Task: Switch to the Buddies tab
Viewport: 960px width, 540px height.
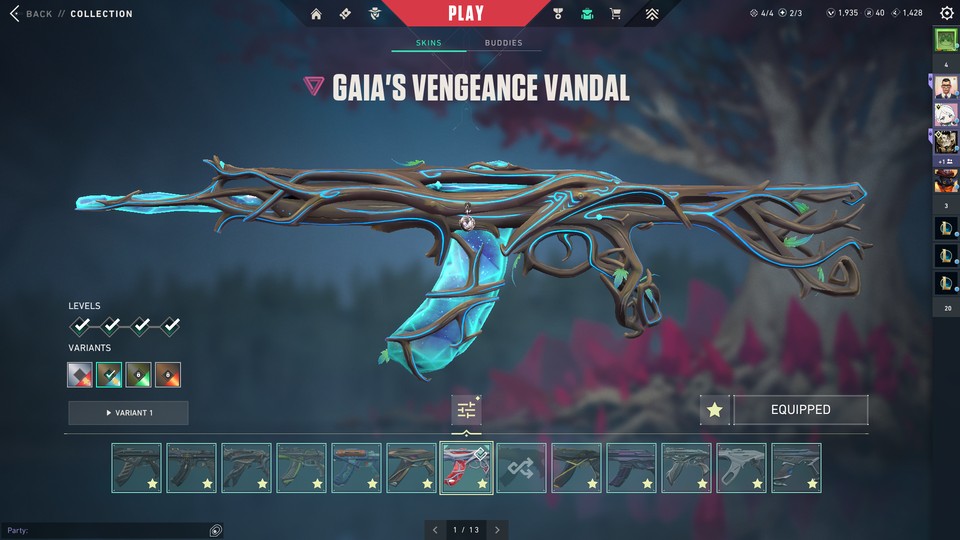Action: (503, 43)
